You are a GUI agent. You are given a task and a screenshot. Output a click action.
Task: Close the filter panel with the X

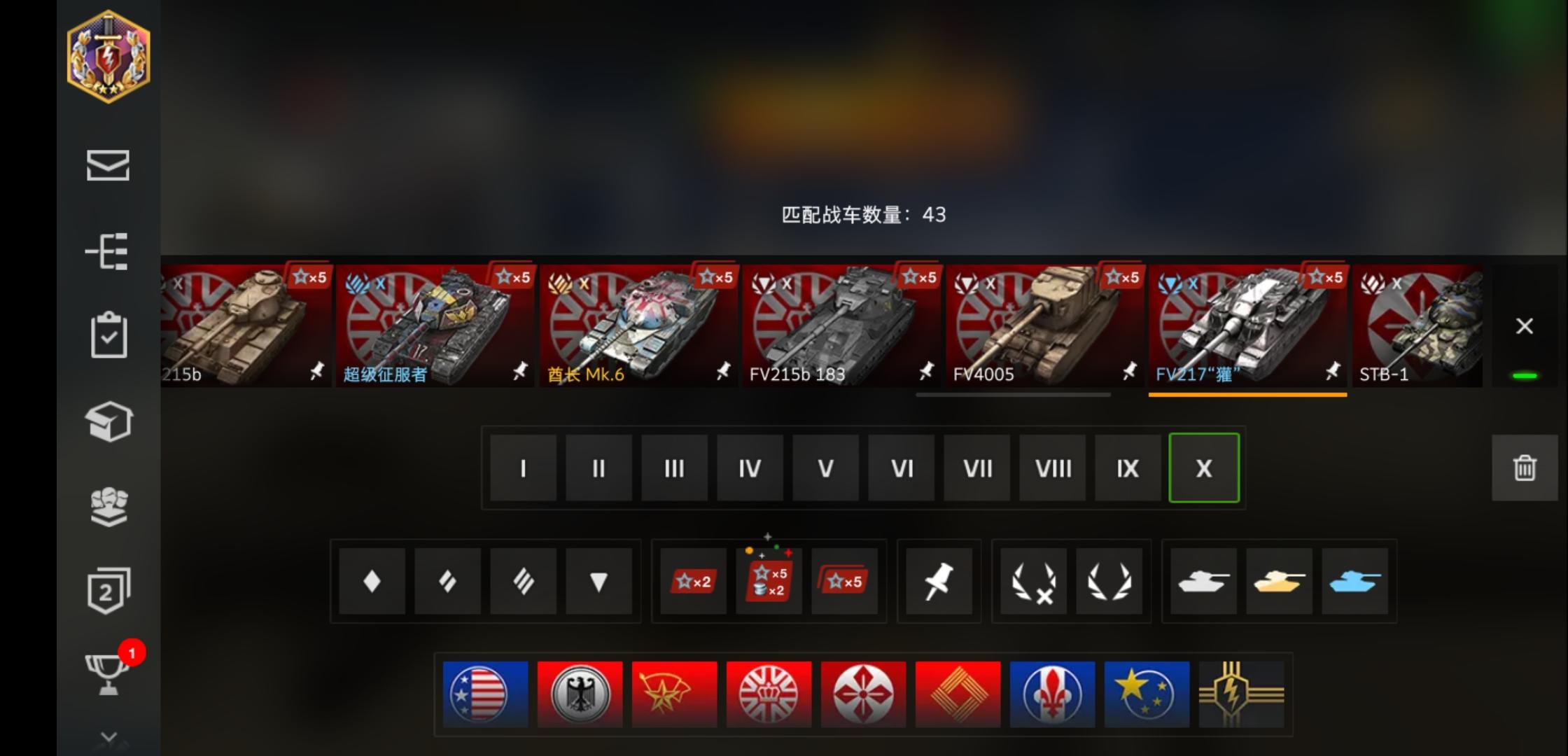tap(1524, 325)
